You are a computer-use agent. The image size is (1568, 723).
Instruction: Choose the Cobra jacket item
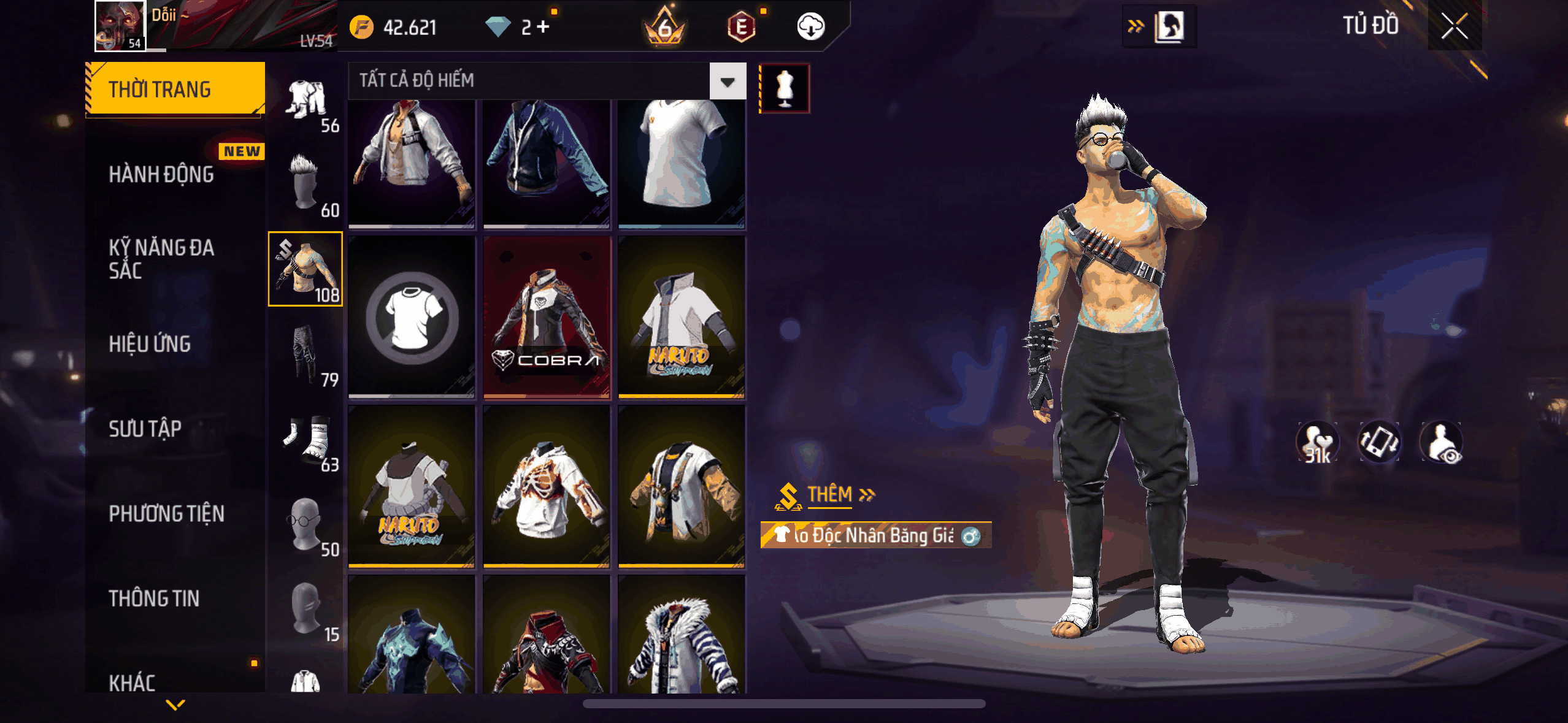[x=547, y=317]
